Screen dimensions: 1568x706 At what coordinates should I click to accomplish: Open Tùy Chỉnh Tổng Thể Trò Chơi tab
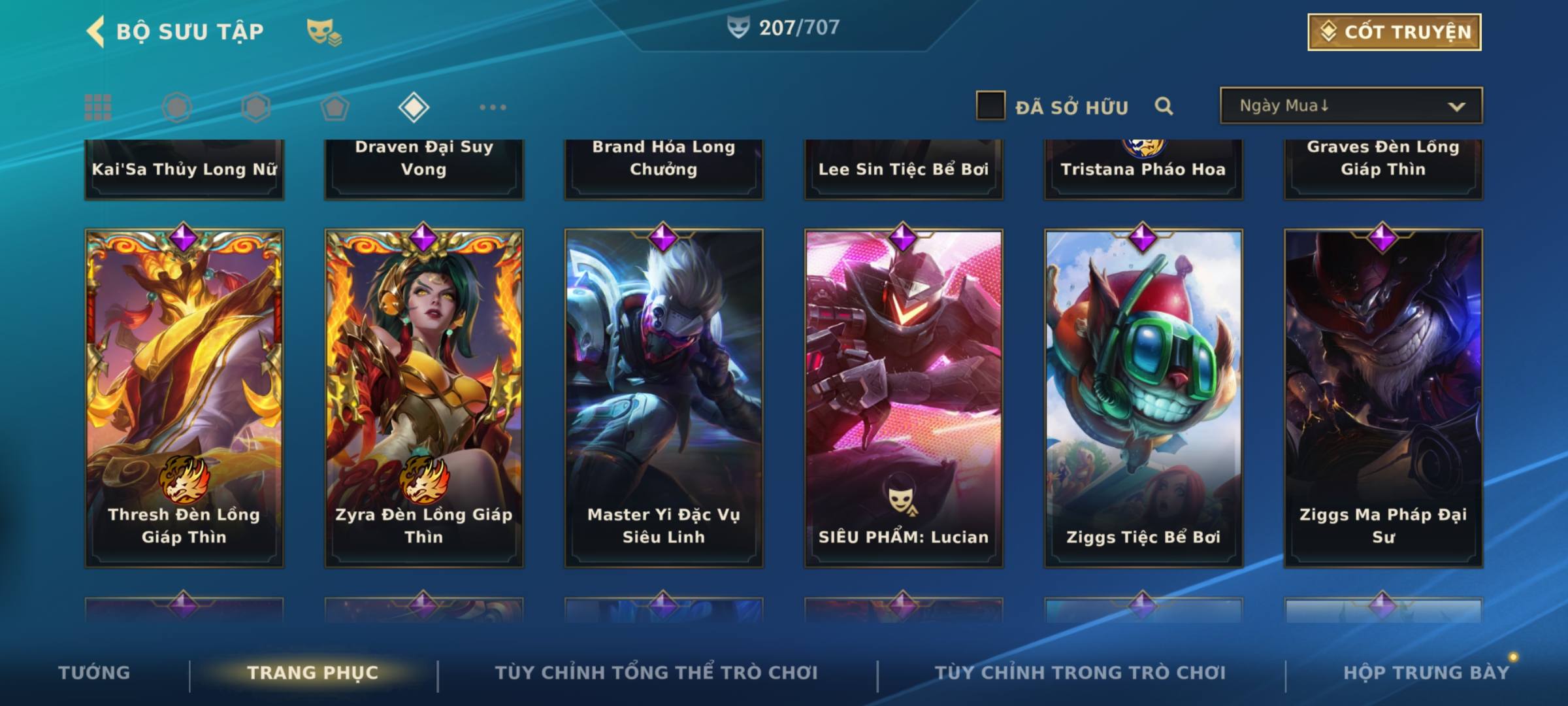(x=656, y=673)
